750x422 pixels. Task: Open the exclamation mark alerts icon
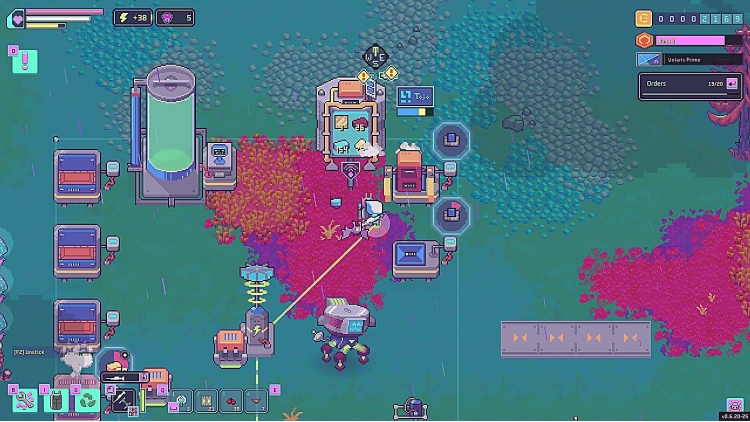coord(24,61)
